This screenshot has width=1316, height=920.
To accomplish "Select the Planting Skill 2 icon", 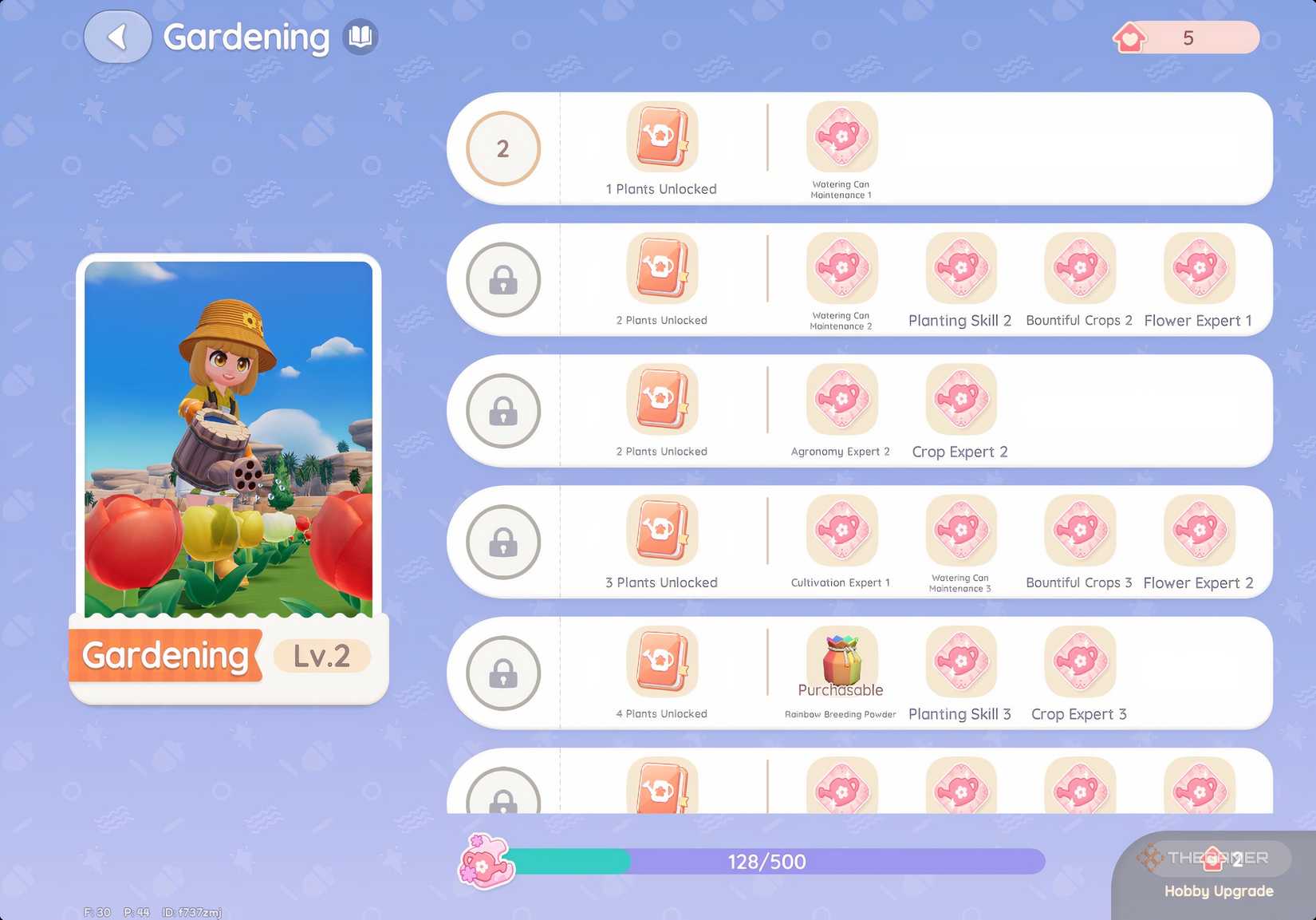I will click(959, 269).
